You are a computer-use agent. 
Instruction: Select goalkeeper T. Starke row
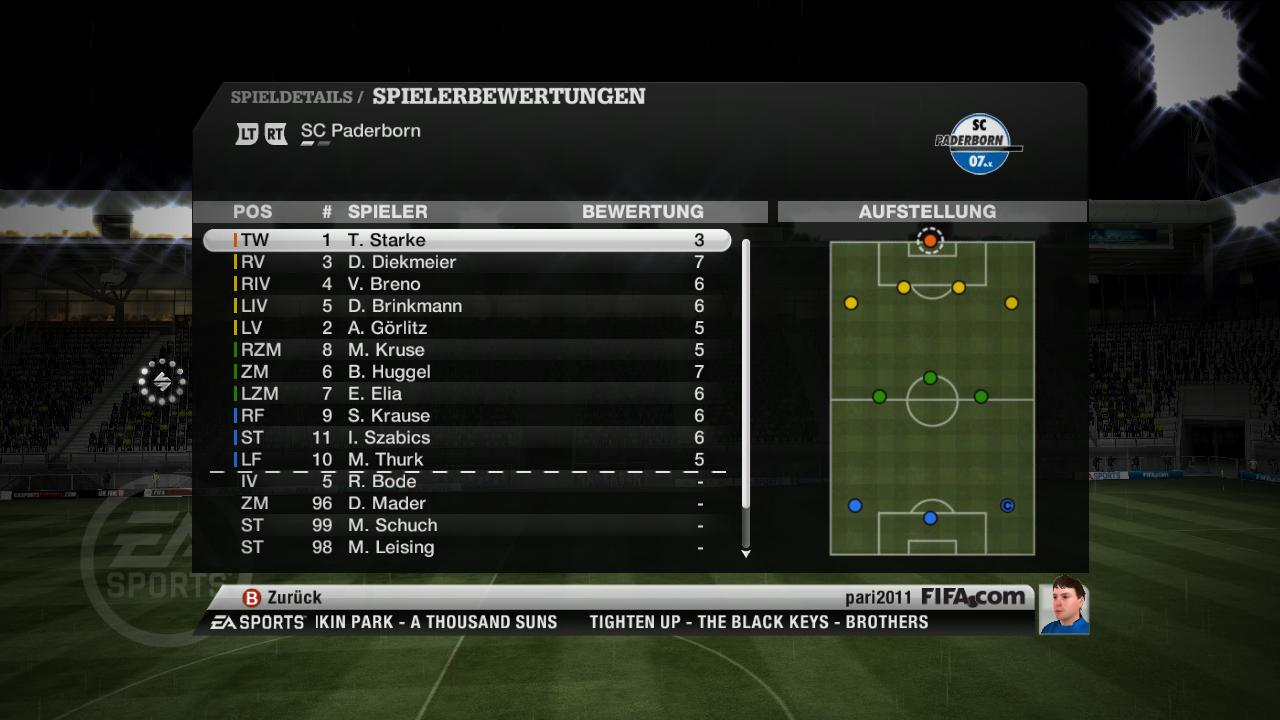tap(467, 240)
